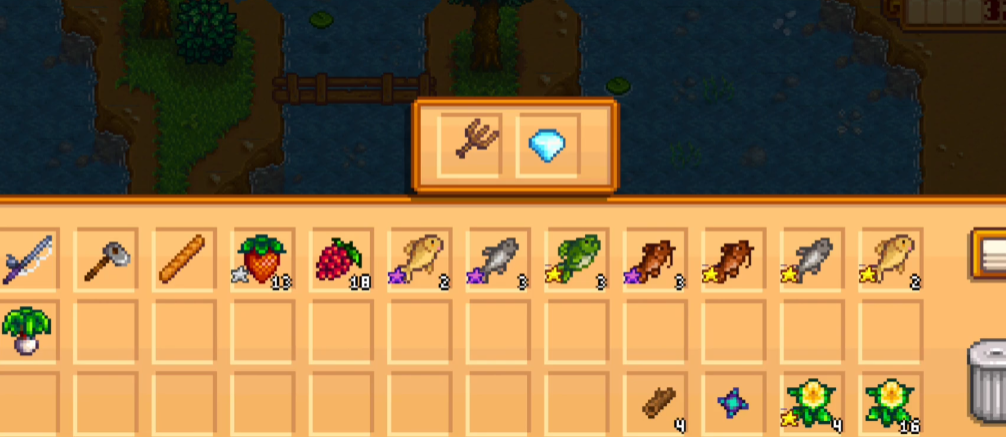1006x437 pixels.
Task: Select the wood stack of 4
Action: click(x=662, y=403)
